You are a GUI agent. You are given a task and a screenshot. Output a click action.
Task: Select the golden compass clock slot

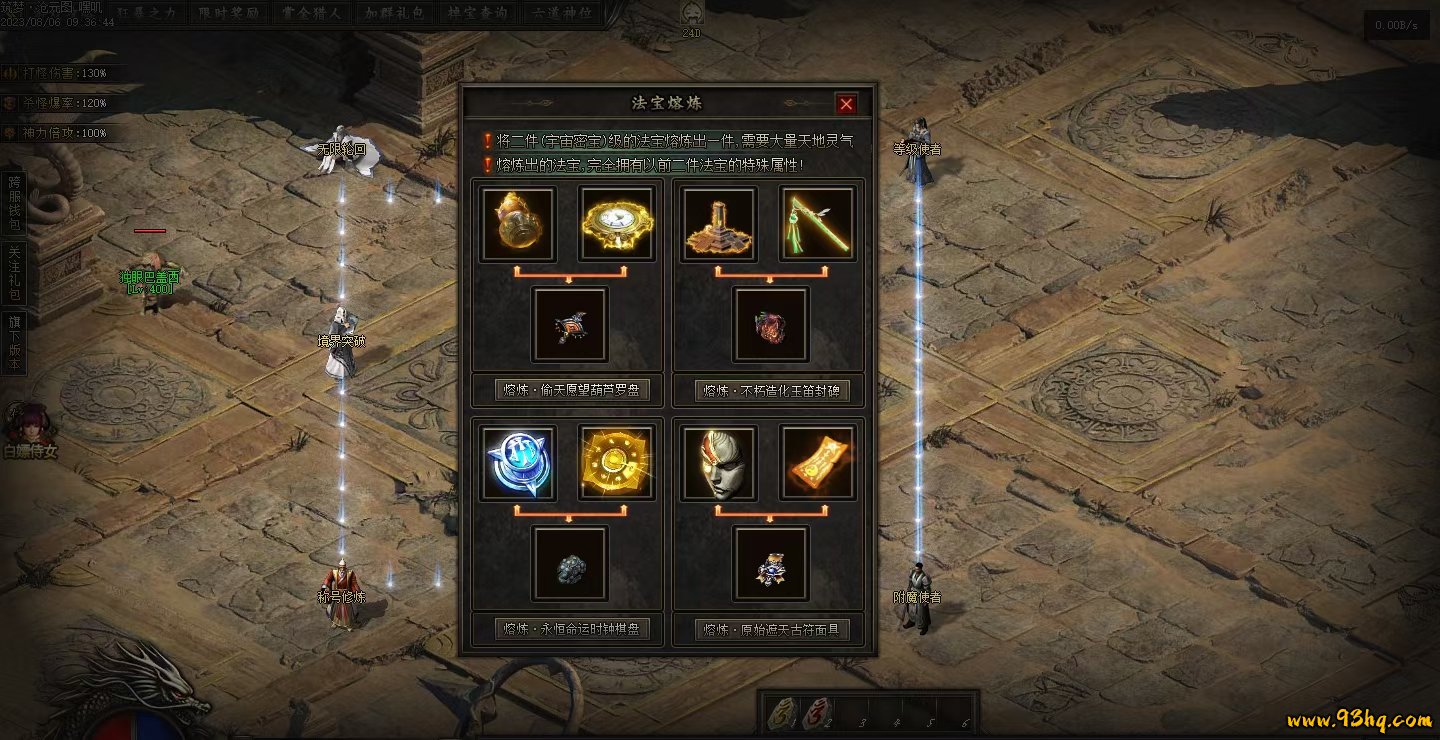tap(616, 223)
